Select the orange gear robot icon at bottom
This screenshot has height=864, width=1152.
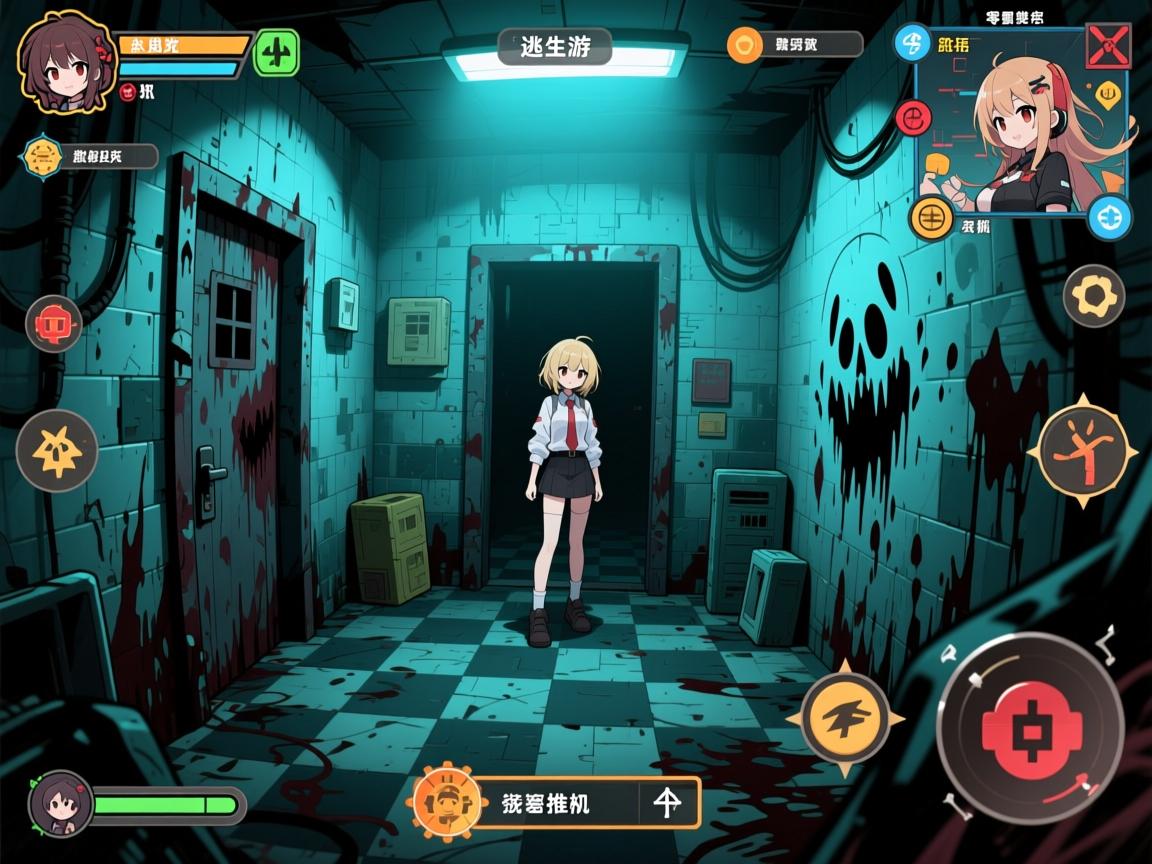tap(441, 802)
